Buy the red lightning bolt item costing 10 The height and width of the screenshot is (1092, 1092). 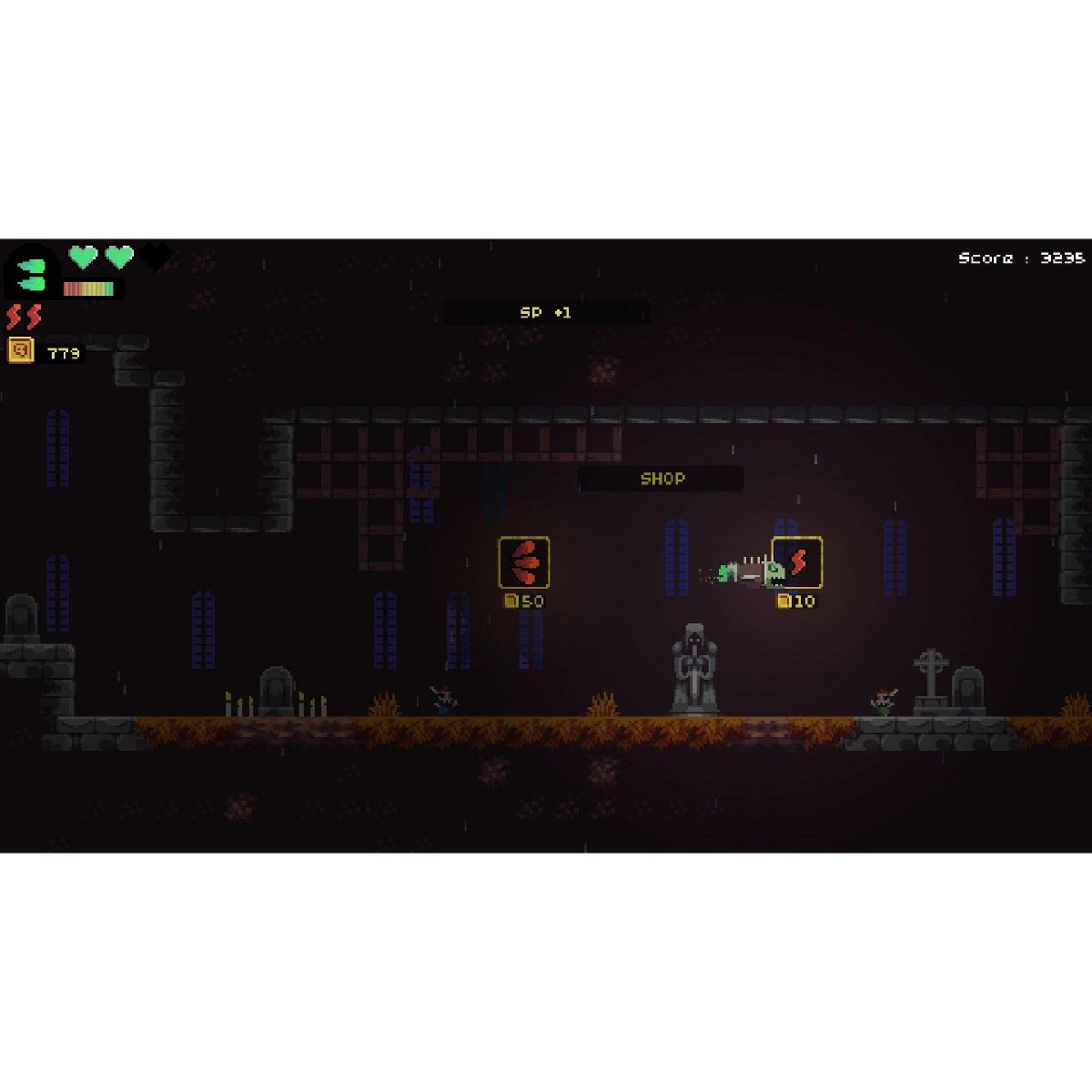[x=797, y=562]
